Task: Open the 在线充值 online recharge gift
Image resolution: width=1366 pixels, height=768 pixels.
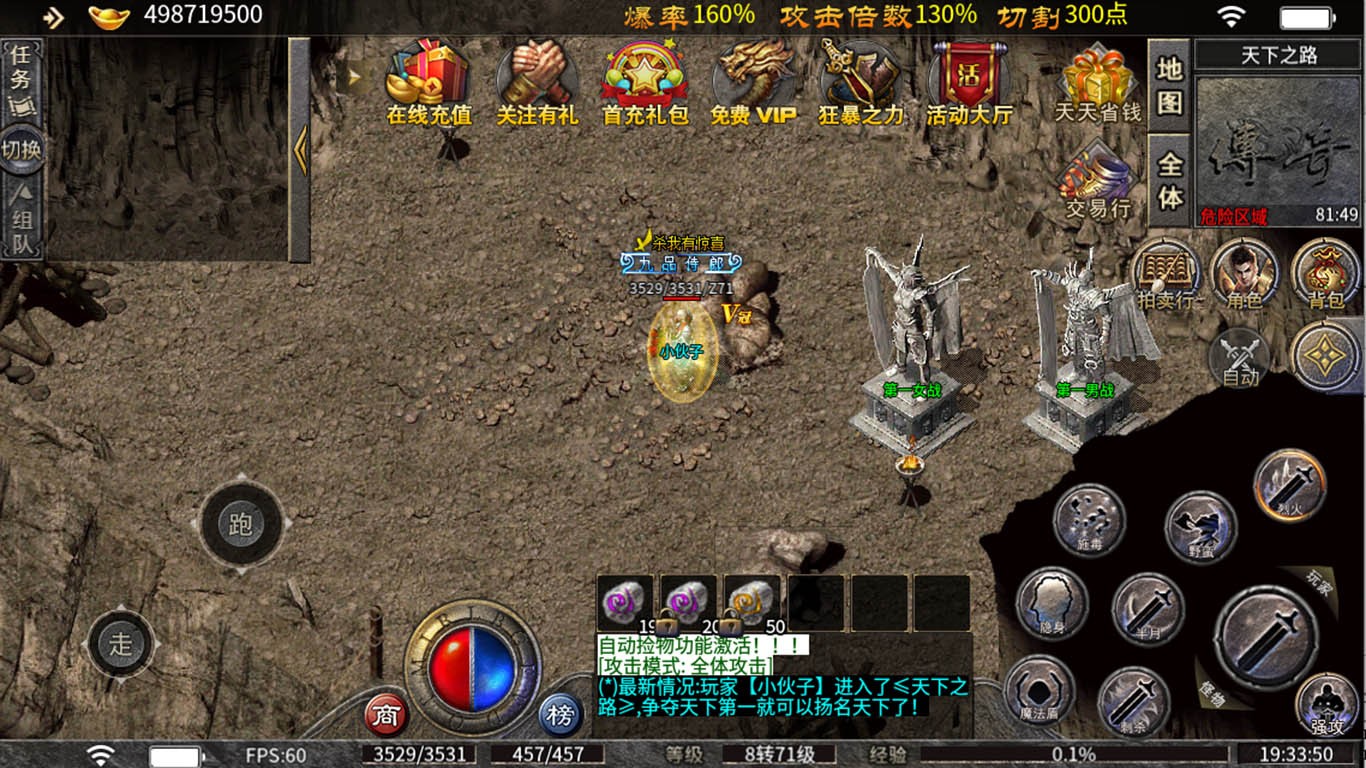Action: [x=428, y=83]
